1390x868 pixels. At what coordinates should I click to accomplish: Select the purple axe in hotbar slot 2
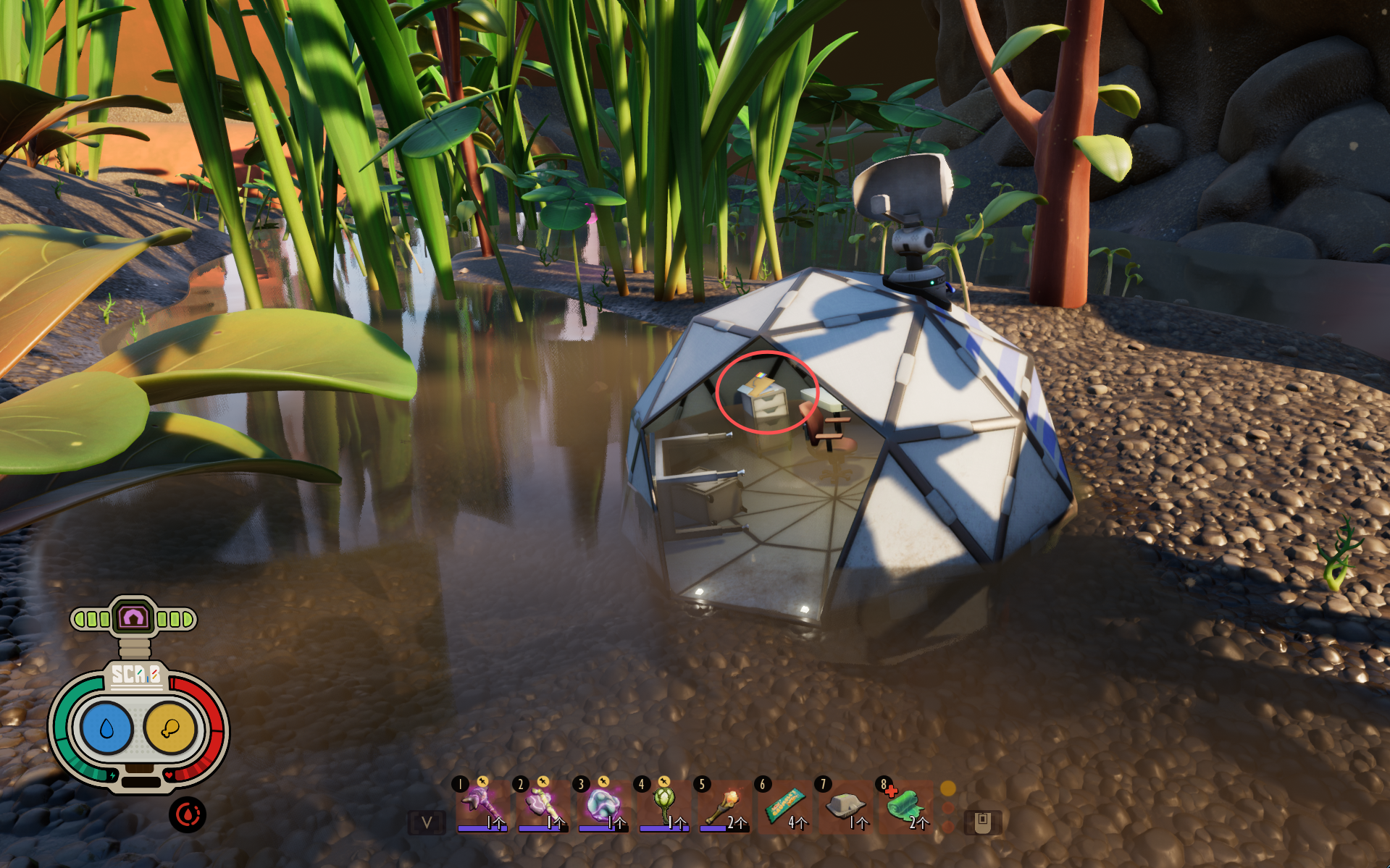[x=542, y=806]
